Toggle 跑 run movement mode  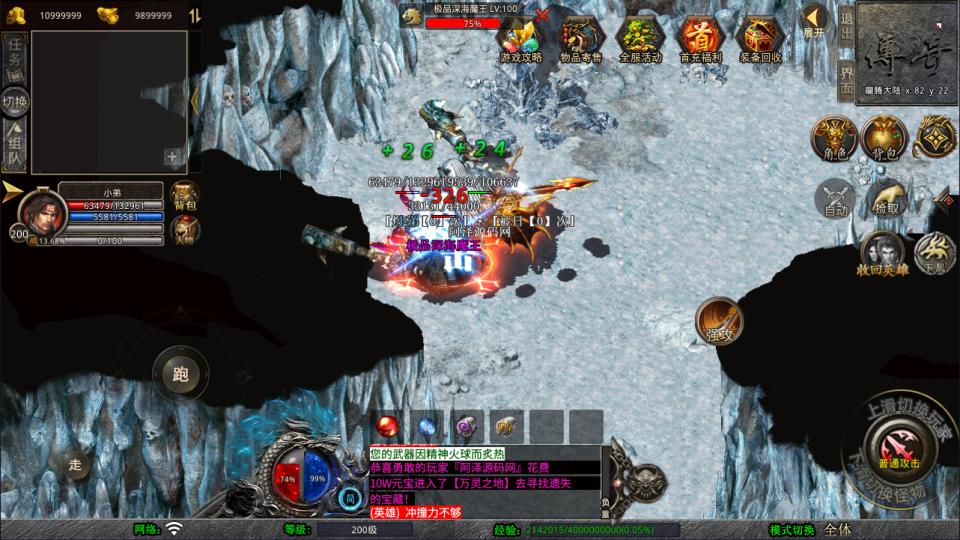coord(180,375)
